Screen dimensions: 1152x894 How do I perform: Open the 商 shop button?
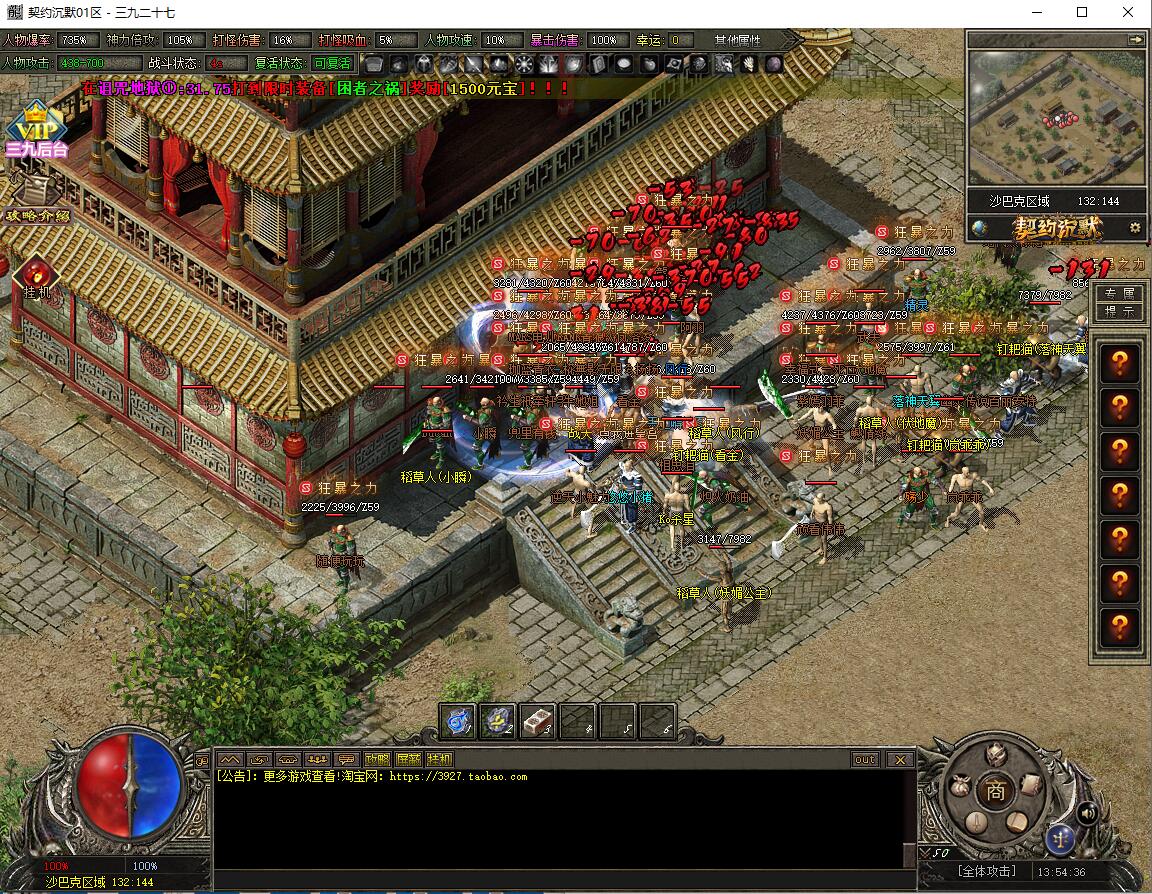(994, 788)
